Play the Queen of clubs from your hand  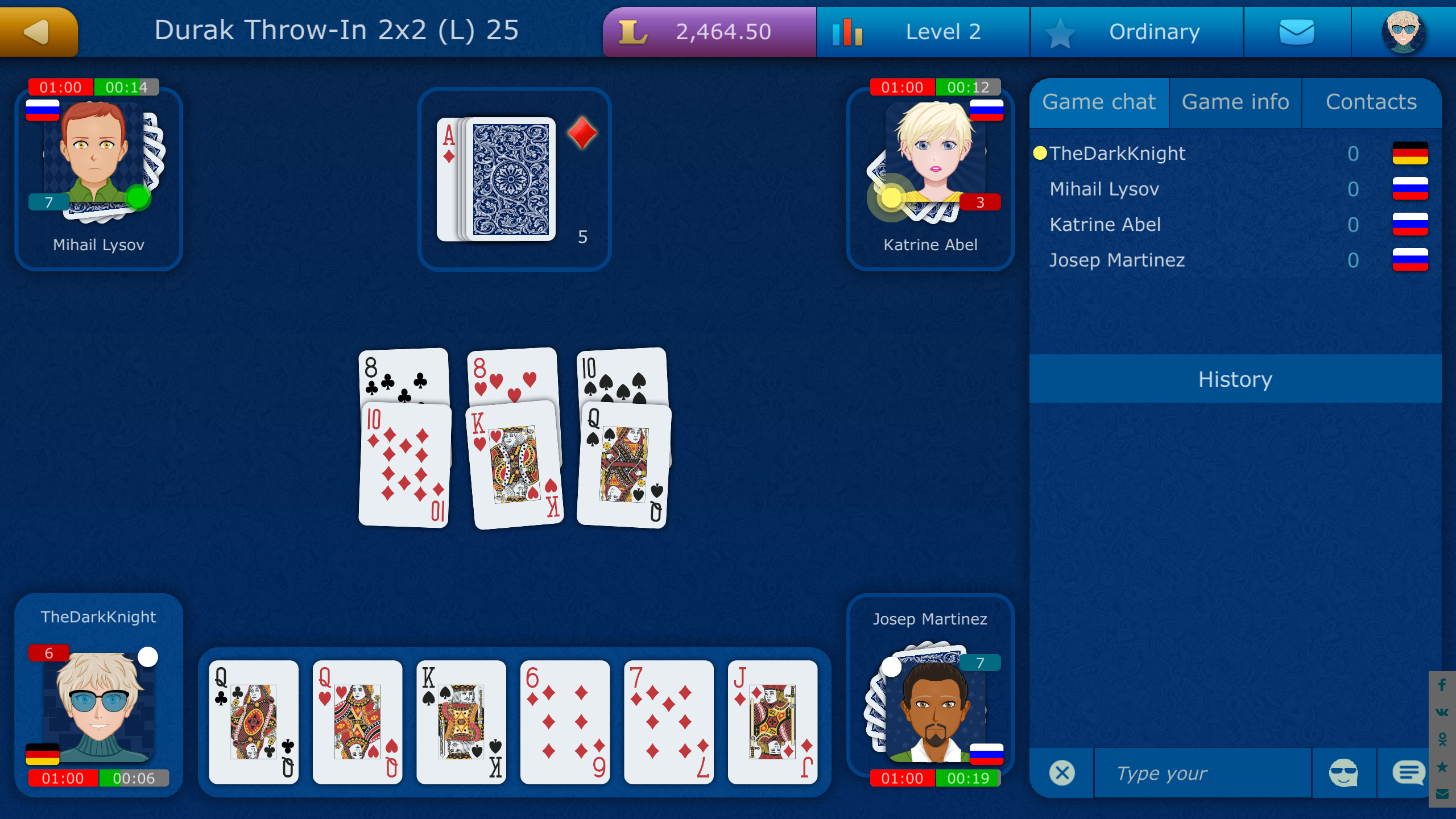coord(254,723)
